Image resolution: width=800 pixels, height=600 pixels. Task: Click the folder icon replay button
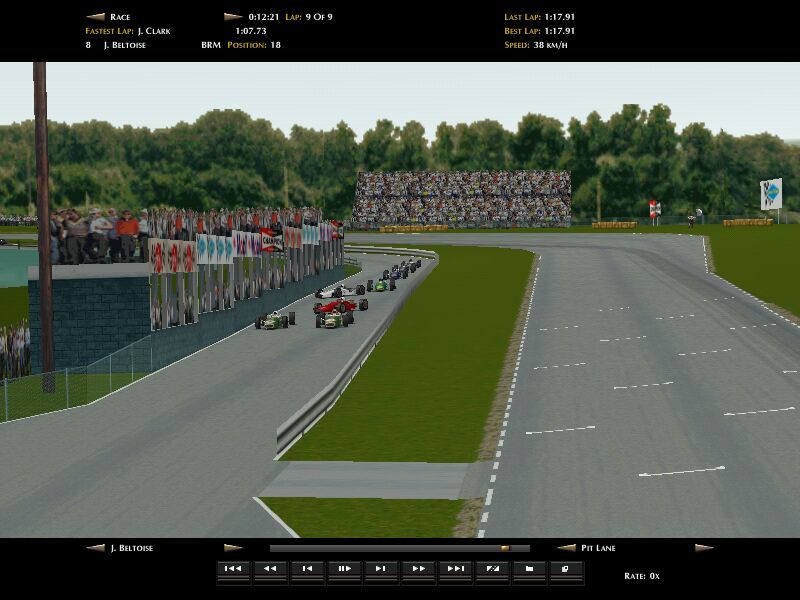pyautogui.click(x=528, y=569)
